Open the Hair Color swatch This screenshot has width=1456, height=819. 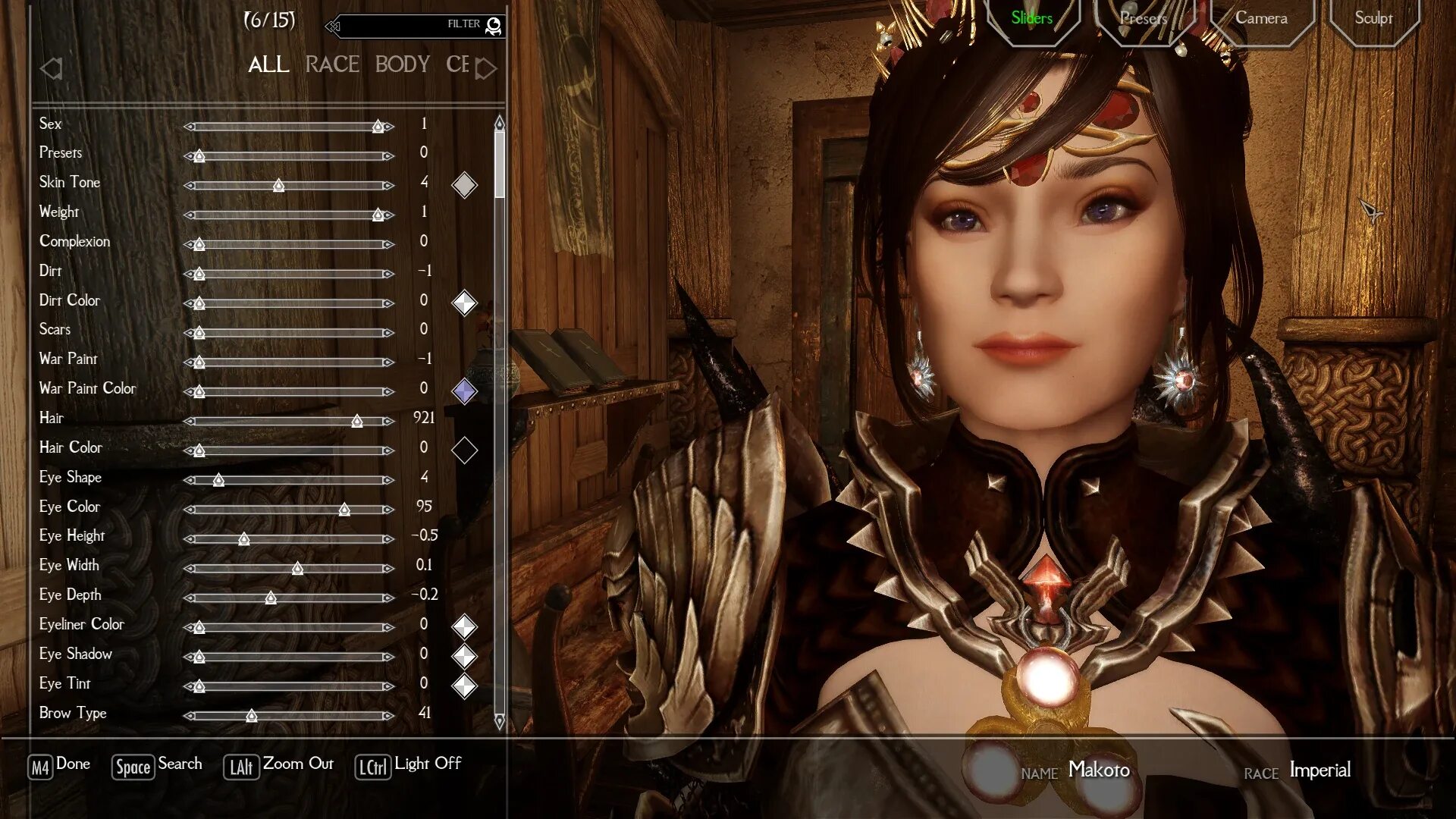coord(464,450)
